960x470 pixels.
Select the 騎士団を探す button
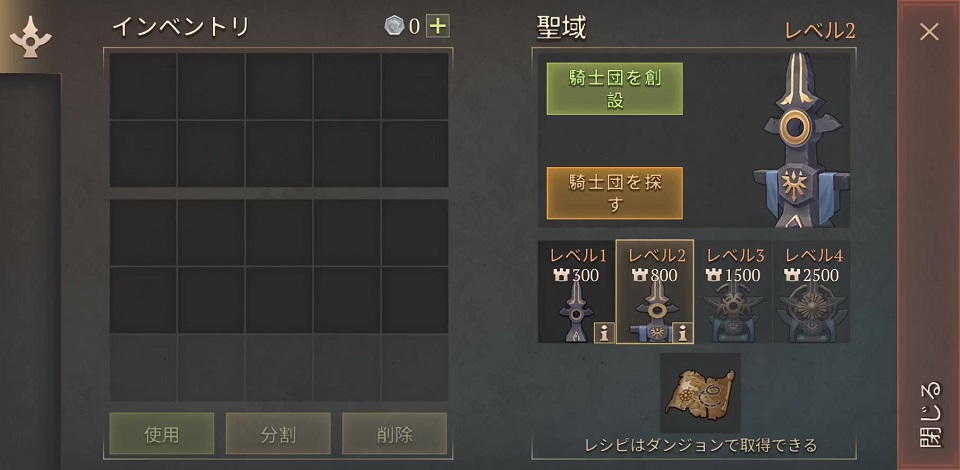click(x=614, y=193)
